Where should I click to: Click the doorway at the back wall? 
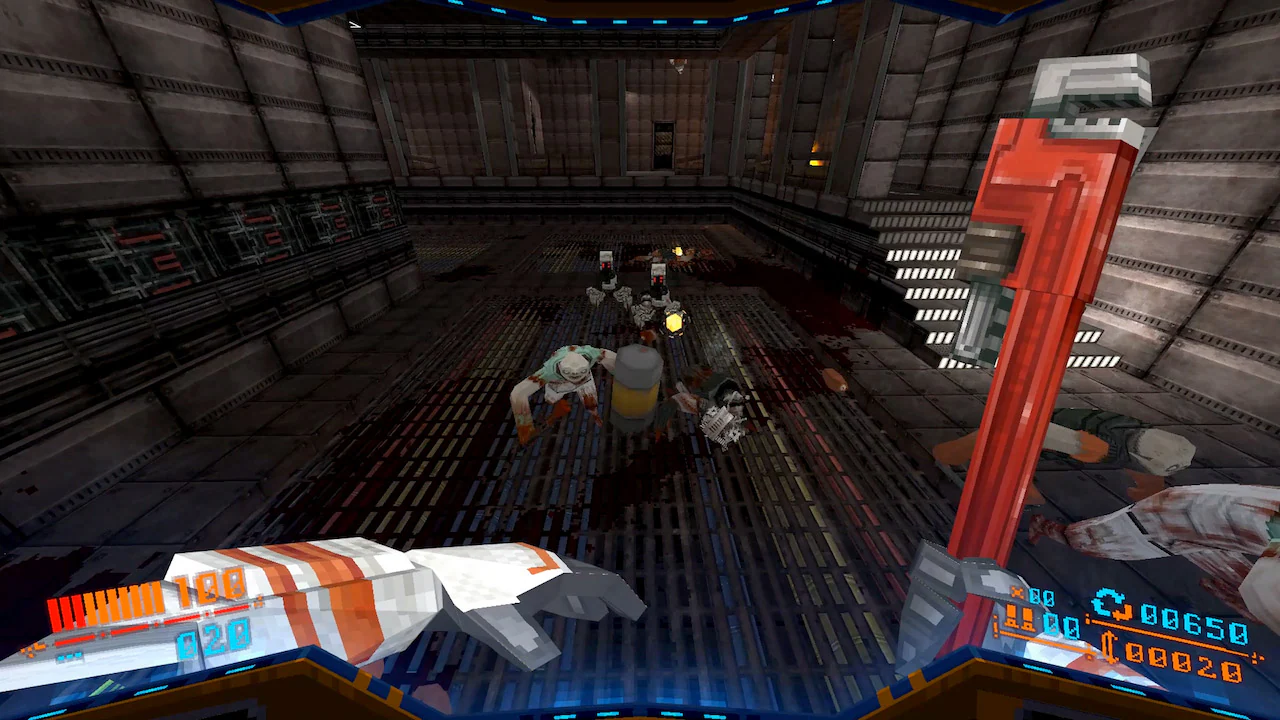(x=662, y=145)
